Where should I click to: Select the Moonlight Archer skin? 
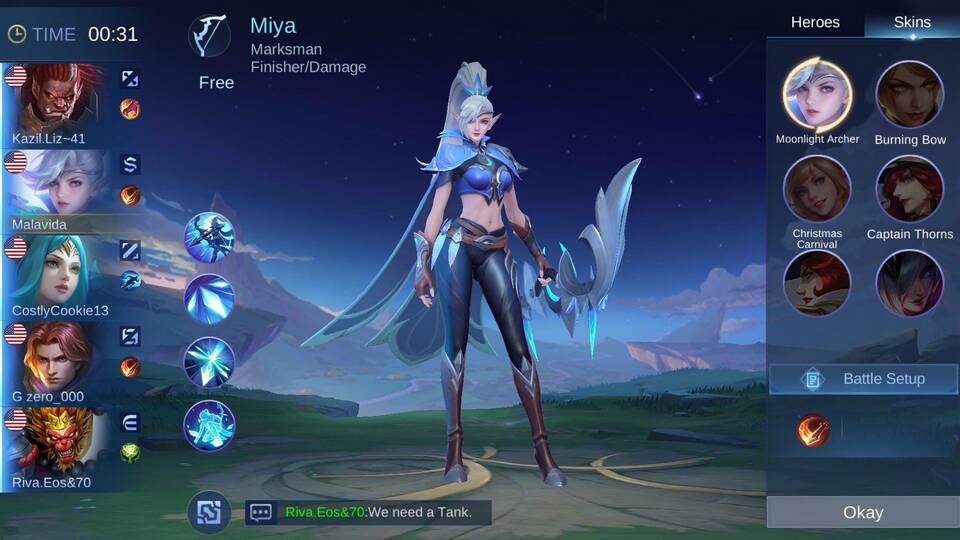817,95
